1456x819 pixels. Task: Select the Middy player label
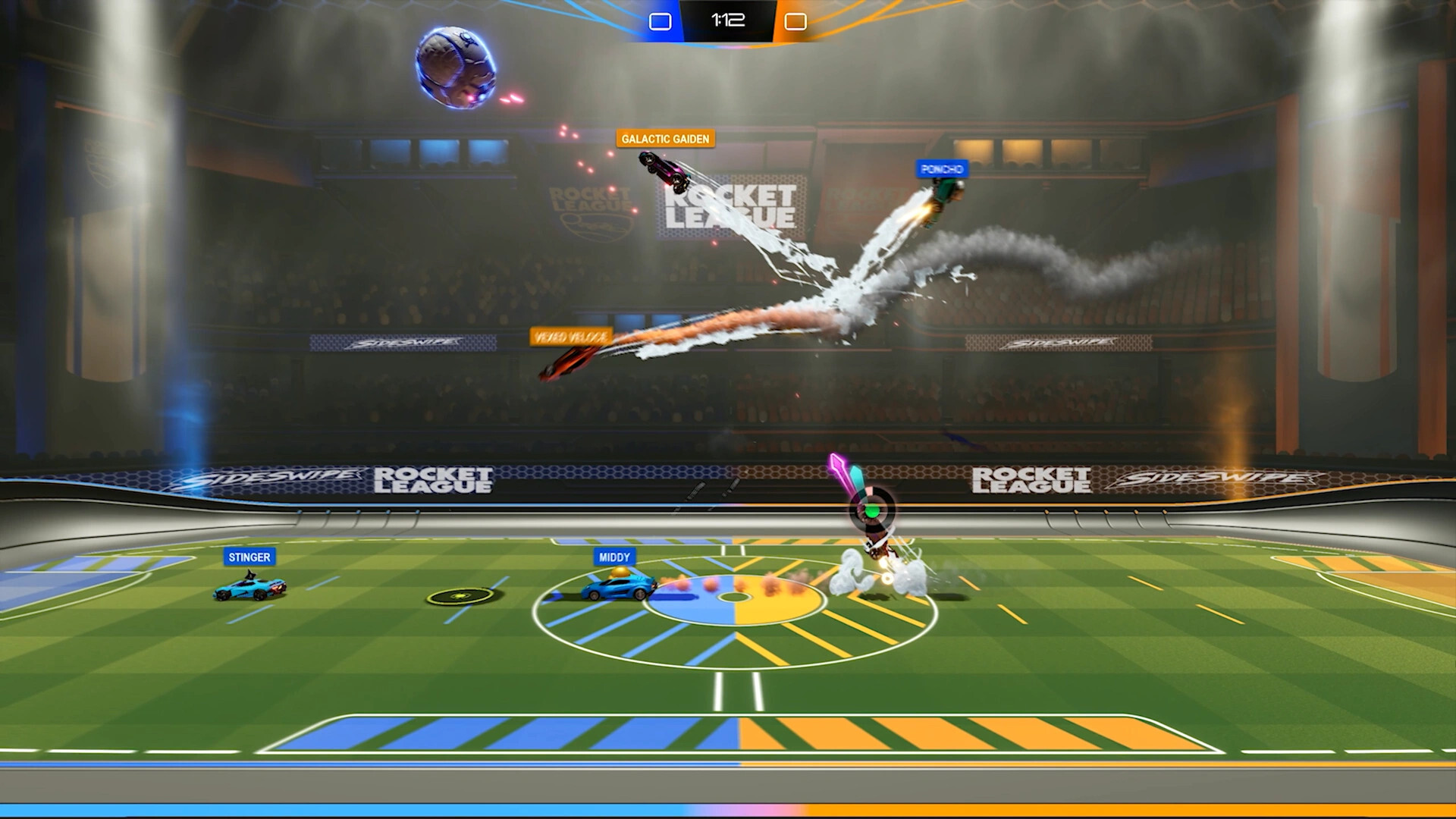[613, 556]
